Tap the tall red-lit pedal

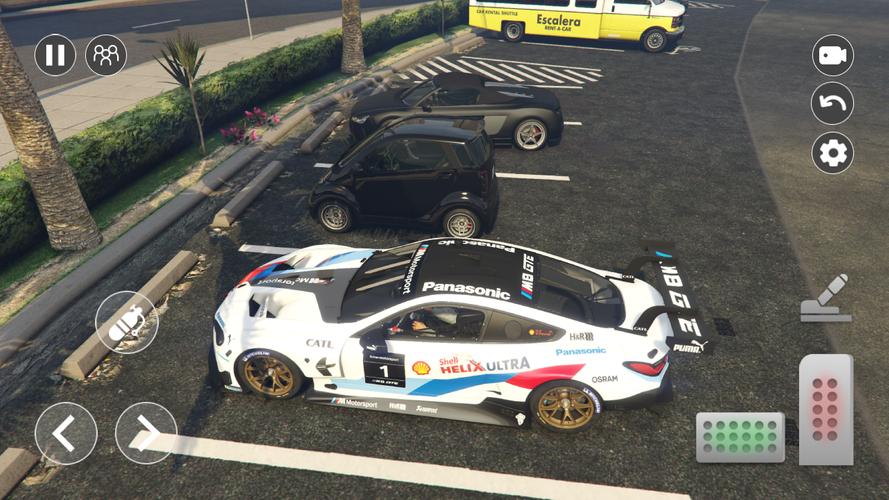click(825, 409)
